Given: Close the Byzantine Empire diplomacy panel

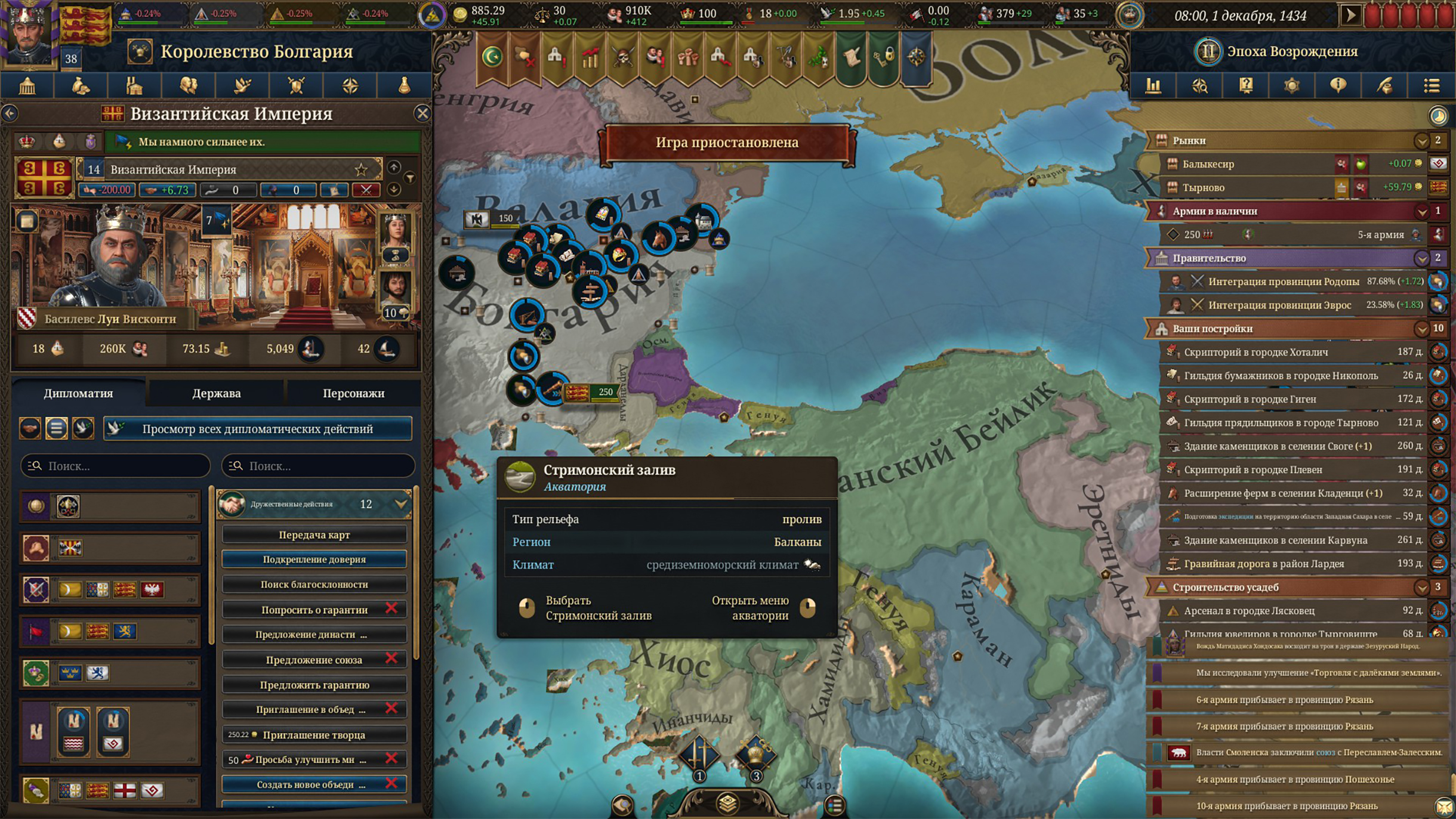Looking at the screenshot, I should [x=422, y=113].
